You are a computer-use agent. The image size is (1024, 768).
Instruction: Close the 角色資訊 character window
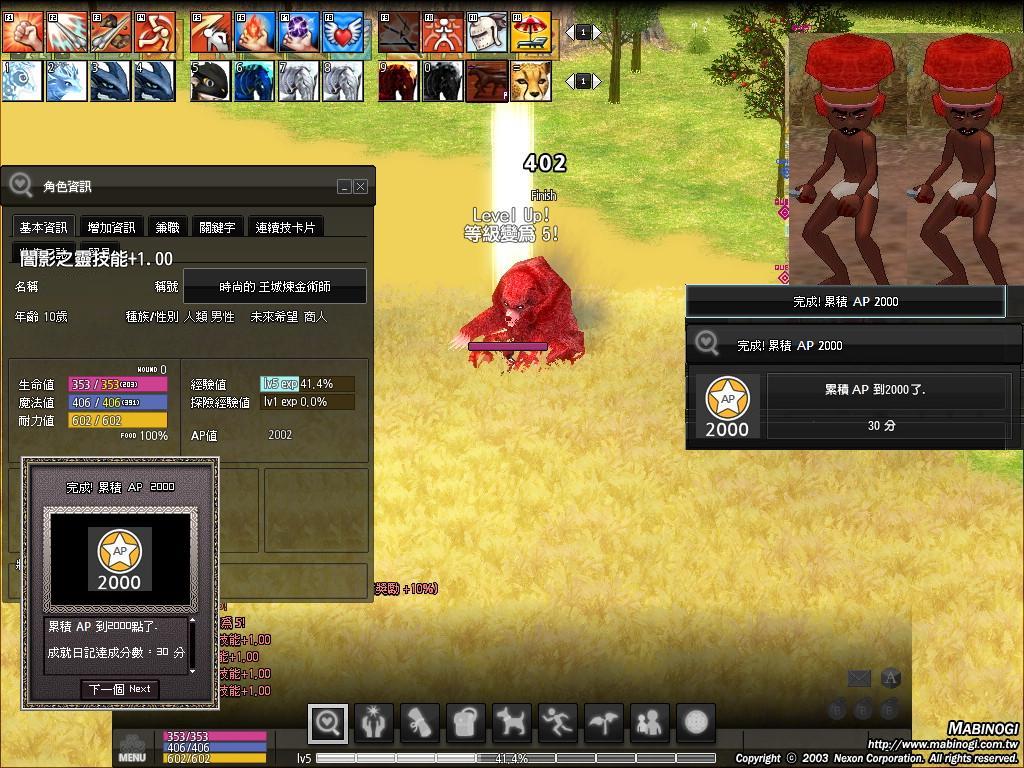pyautogui.click(x=361, y=187)
